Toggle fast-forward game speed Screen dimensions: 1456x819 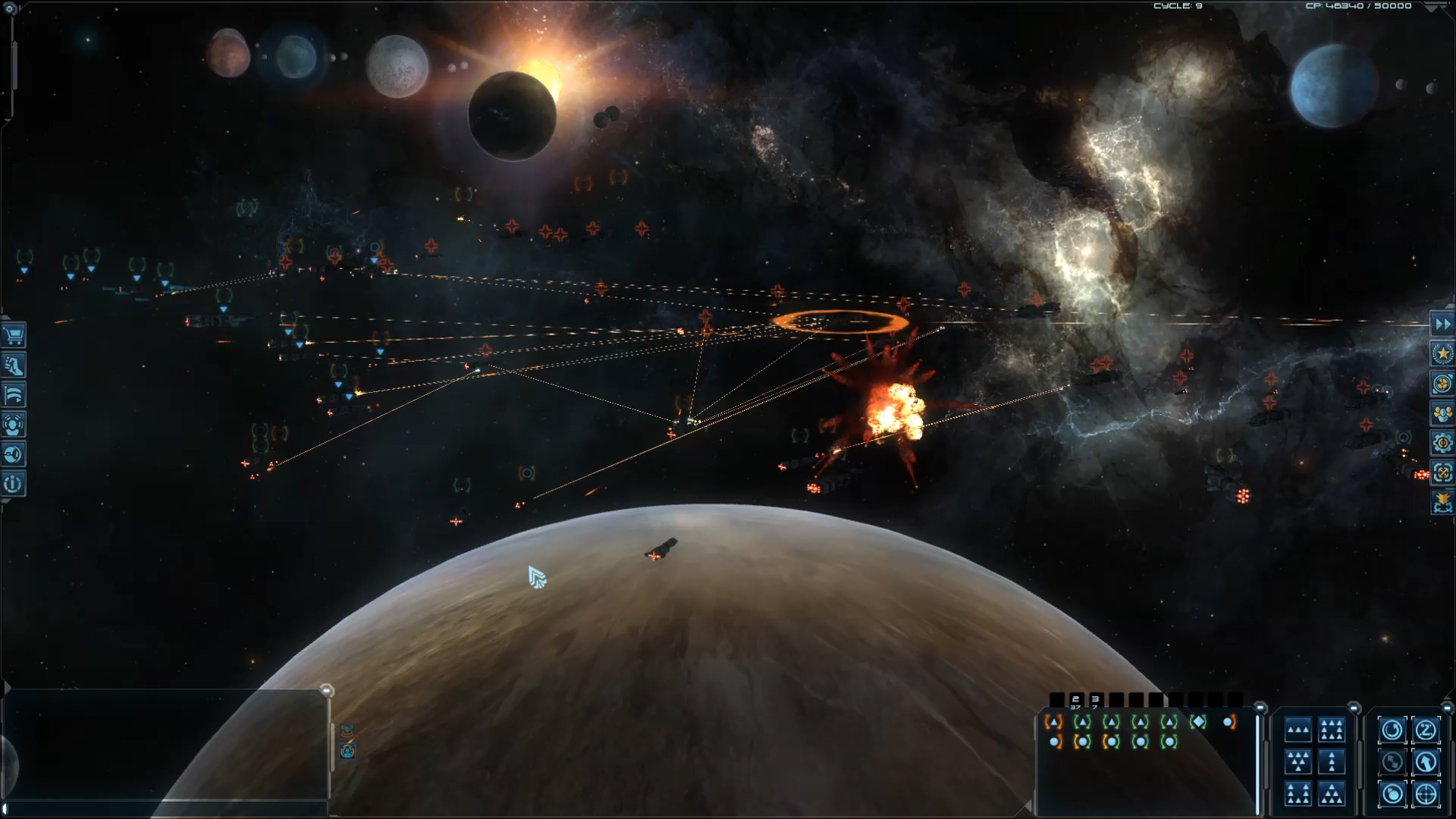(x=1442, y=325)
